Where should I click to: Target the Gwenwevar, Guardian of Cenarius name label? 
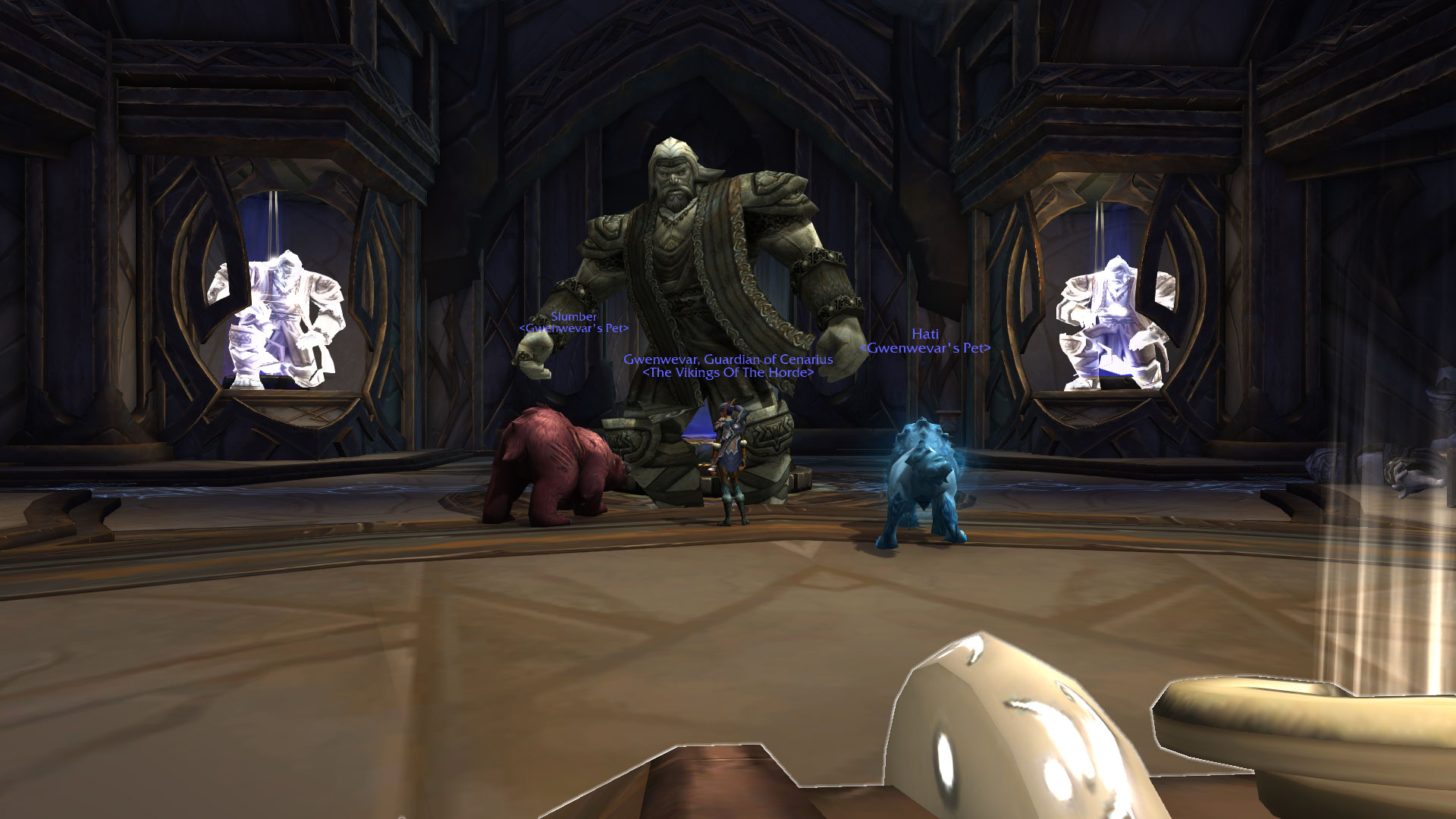(728, 359)
